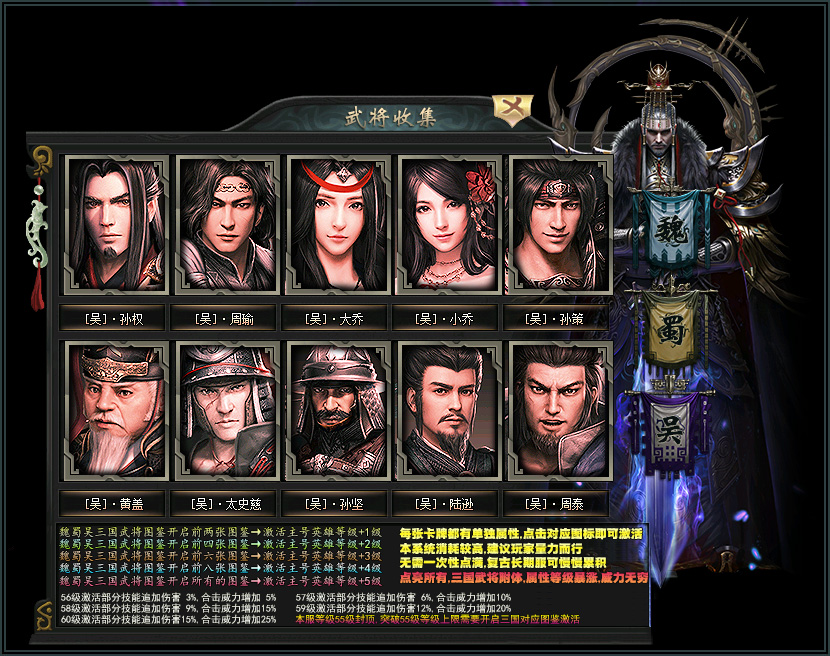
Task: Click the 黄盖 portrait card
Action: (114, 410)
